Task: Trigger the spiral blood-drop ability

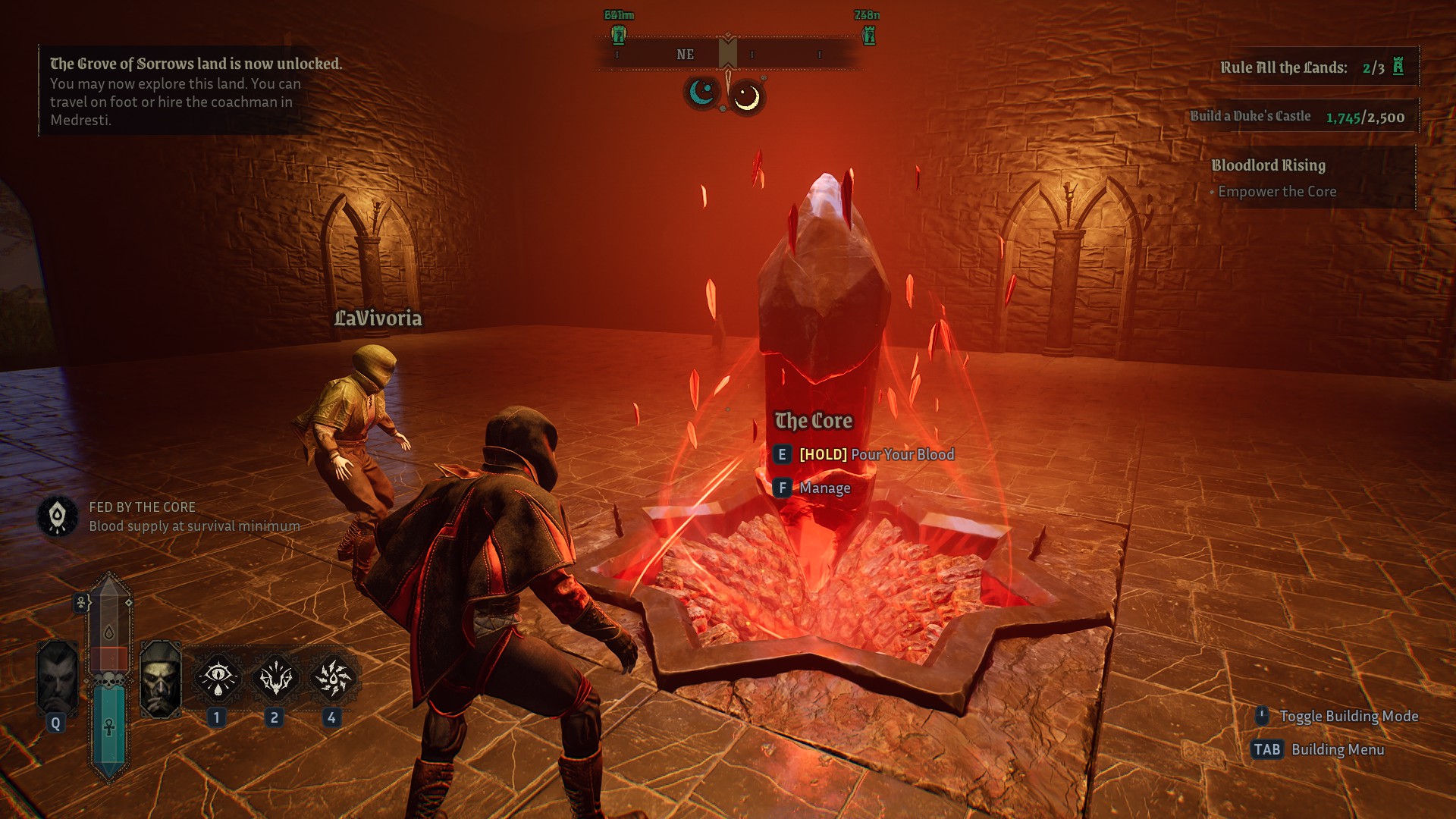Action: (x=332, y=678)
